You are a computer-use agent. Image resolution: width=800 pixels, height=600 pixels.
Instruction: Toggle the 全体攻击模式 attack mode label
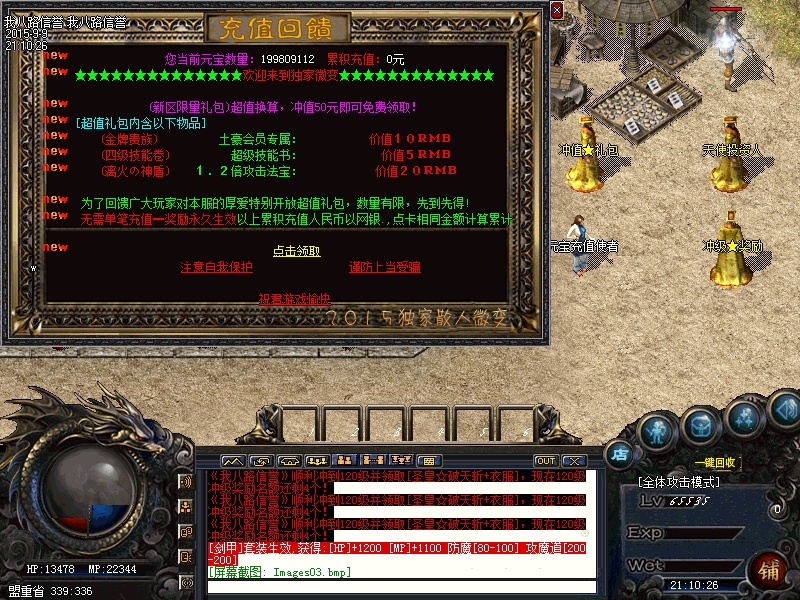coord(679,482)
